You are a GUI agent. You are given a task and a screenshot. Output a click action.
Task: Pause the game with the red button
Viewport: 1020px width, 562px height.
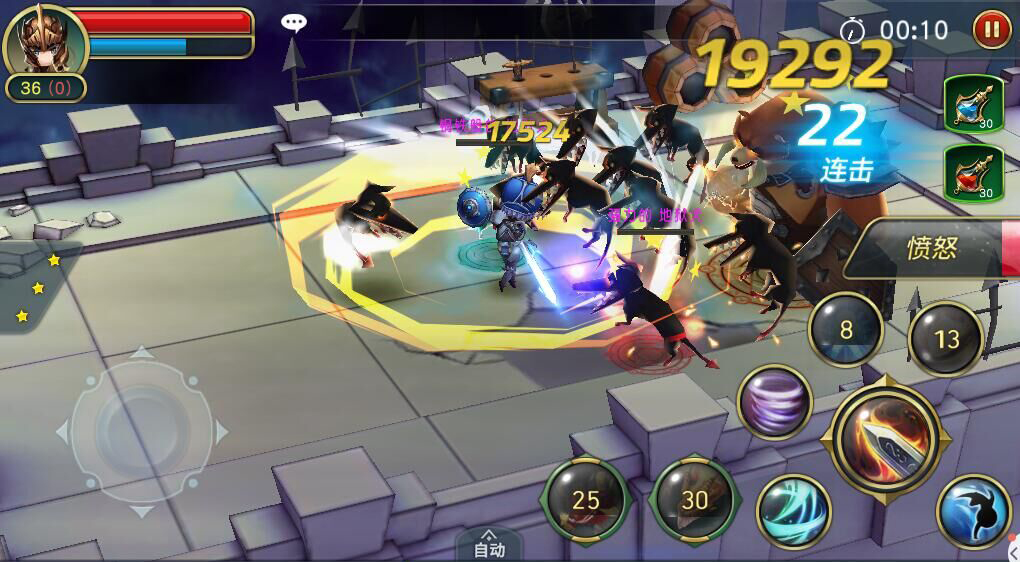[992, 30]
